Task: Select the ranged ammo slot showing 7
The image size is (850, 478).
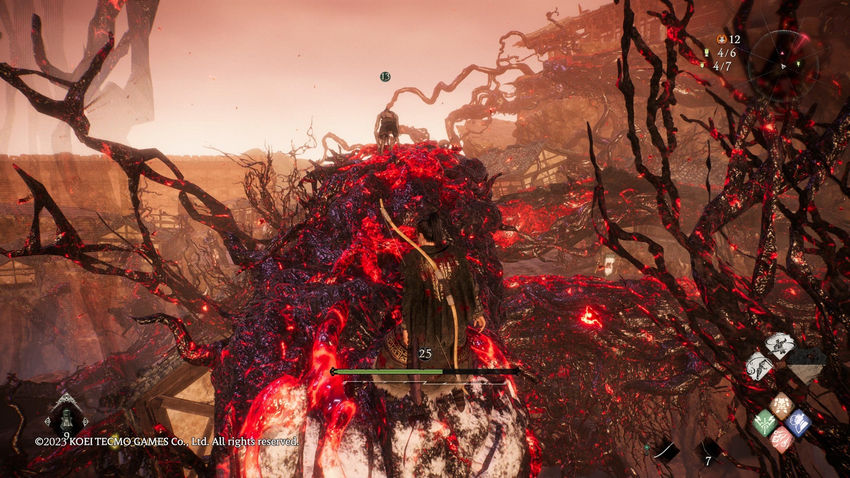Action: coord(709,451)
